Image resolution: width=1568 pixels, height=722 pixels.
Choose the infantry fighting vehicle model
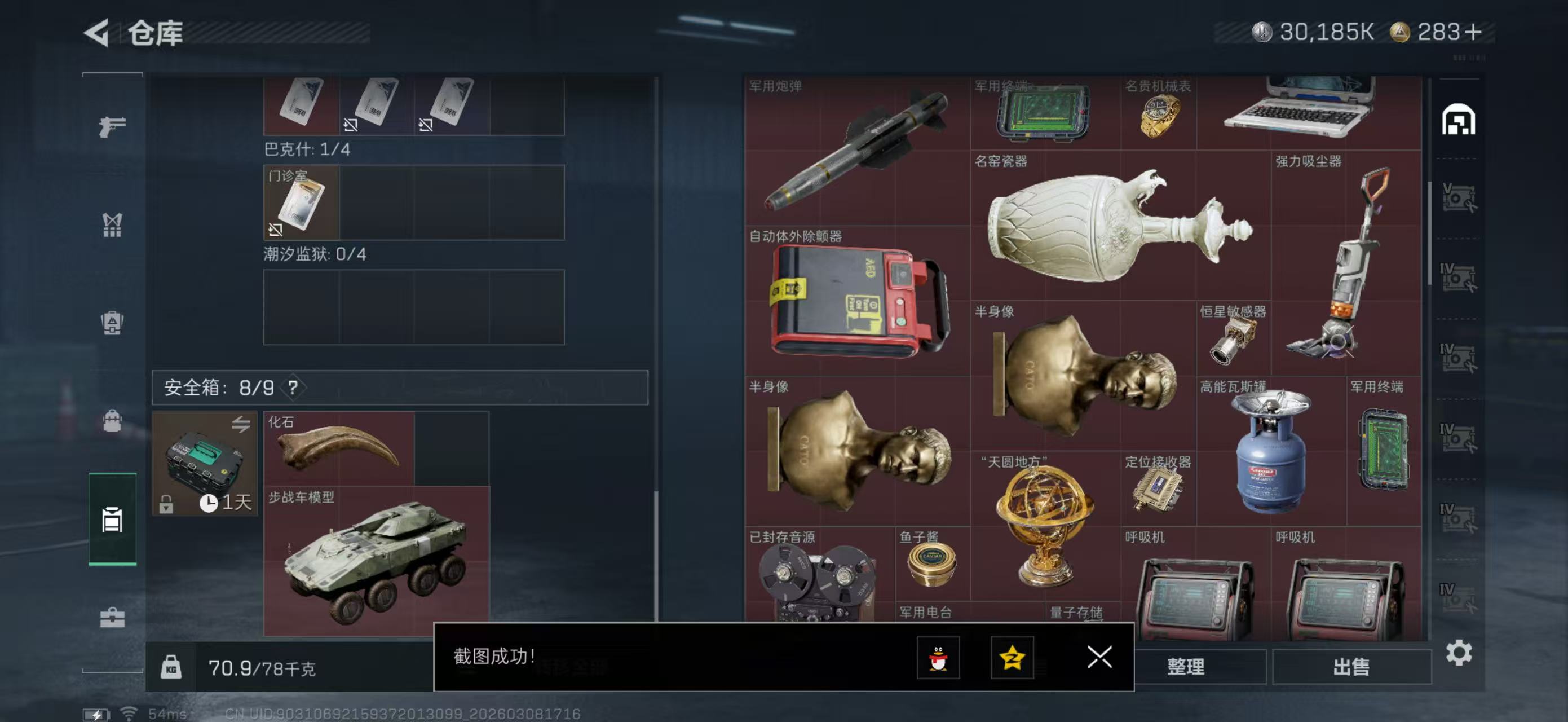(x=376, y=561)
